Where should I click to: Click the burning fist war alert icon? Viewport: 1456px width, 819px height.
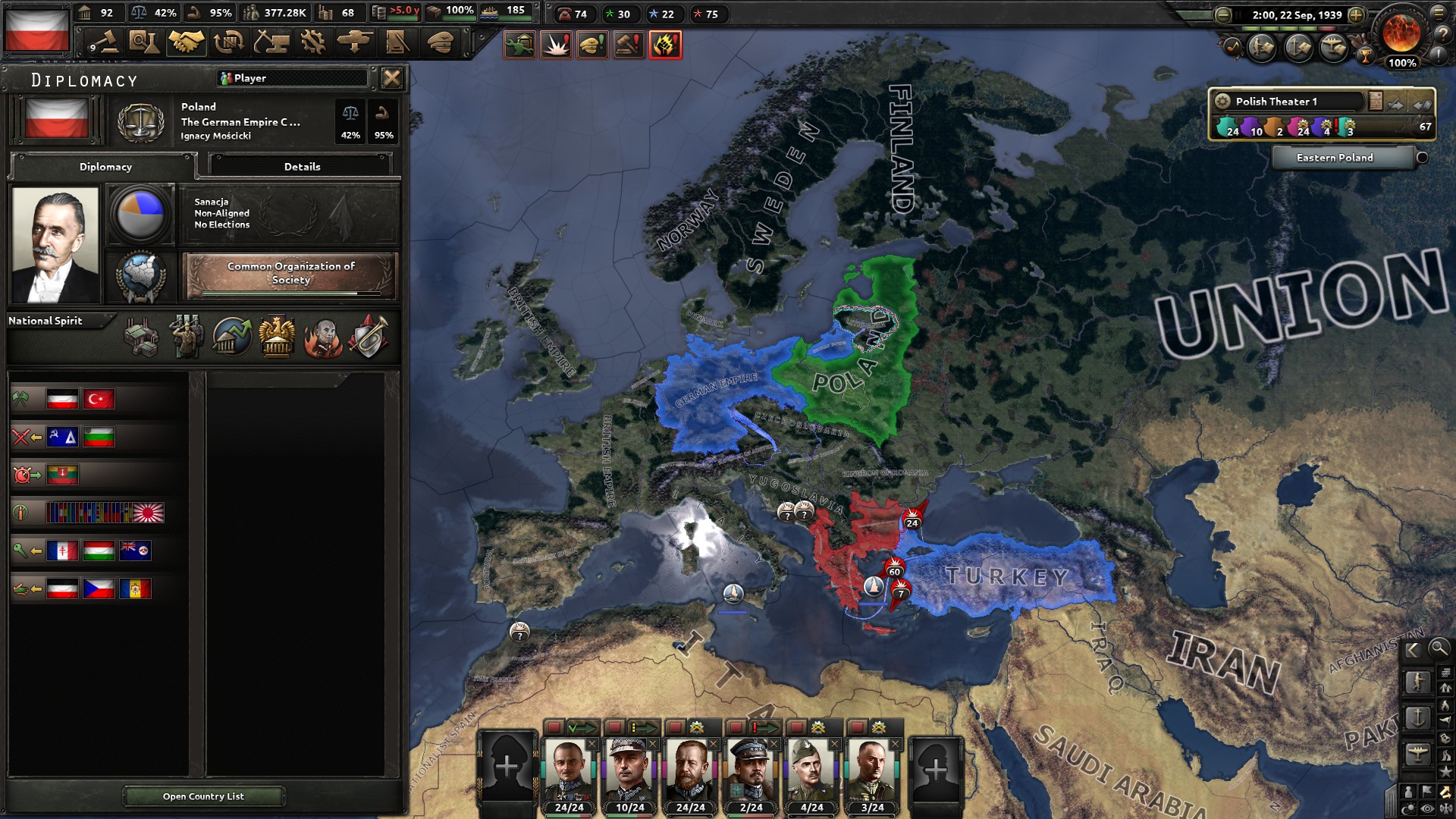[x=665, y=44]
